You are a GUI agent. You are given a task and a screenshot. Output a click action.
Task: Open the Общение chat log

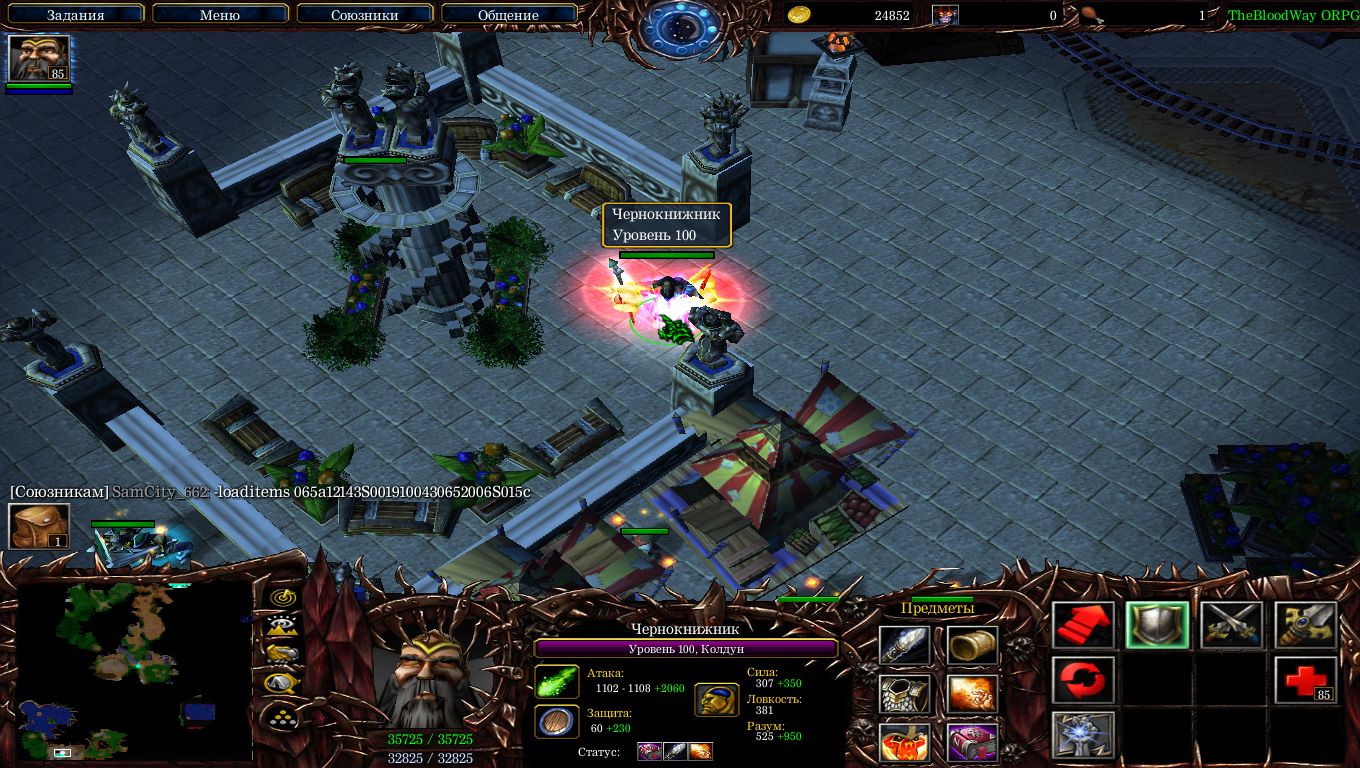(508, 14)
